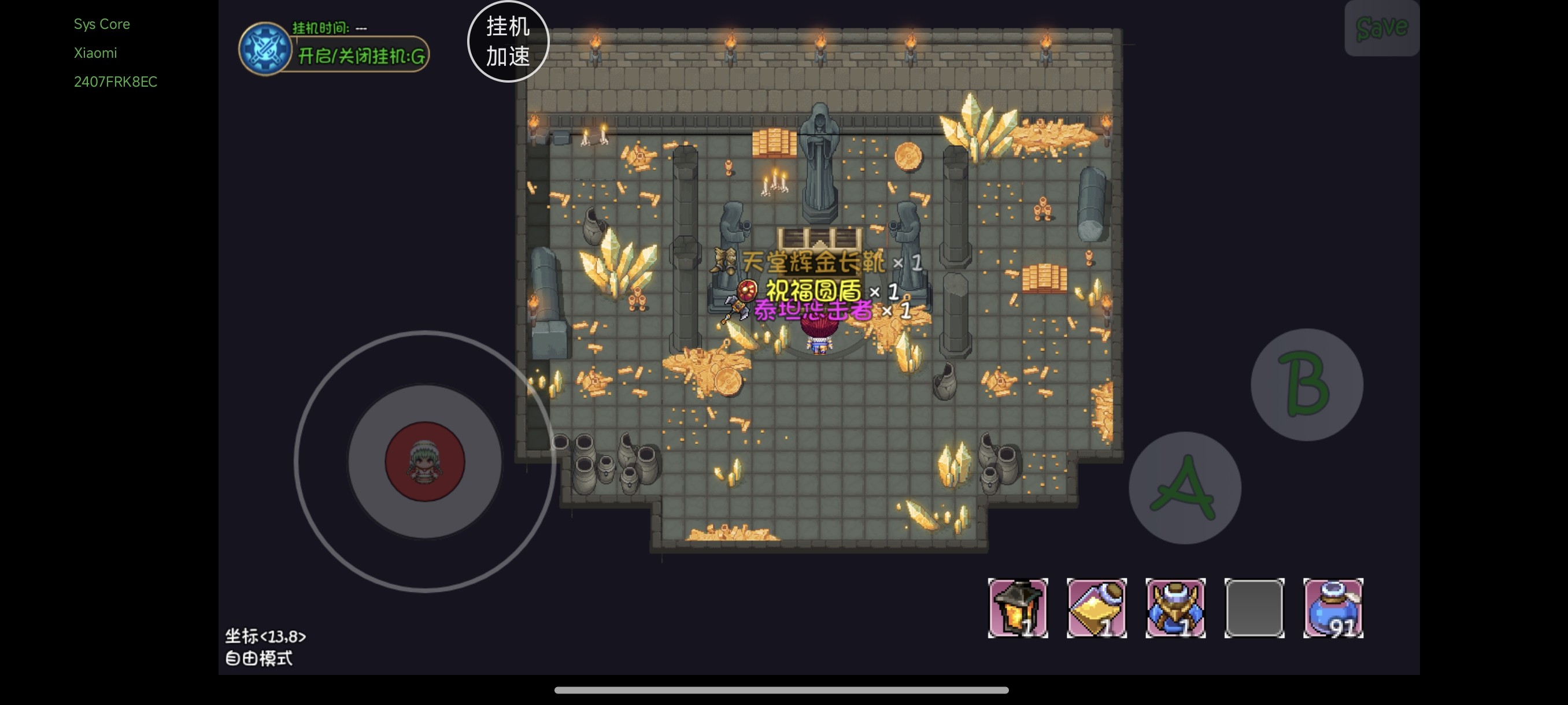The image size is (1568, 705).
Task: Click the blue crossed-swords gear auto-battle icon
Action: [x=265, y=49]
